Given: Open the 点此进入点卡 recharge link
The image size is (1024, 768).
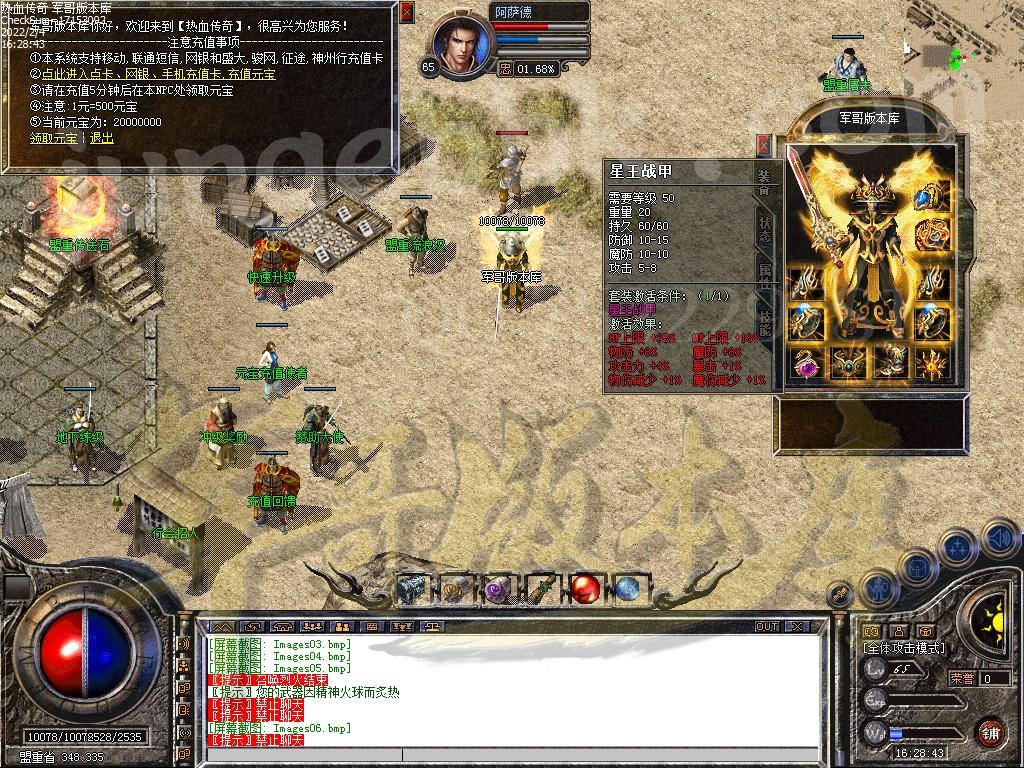Looking at the screenshot, I should point(72,74).
